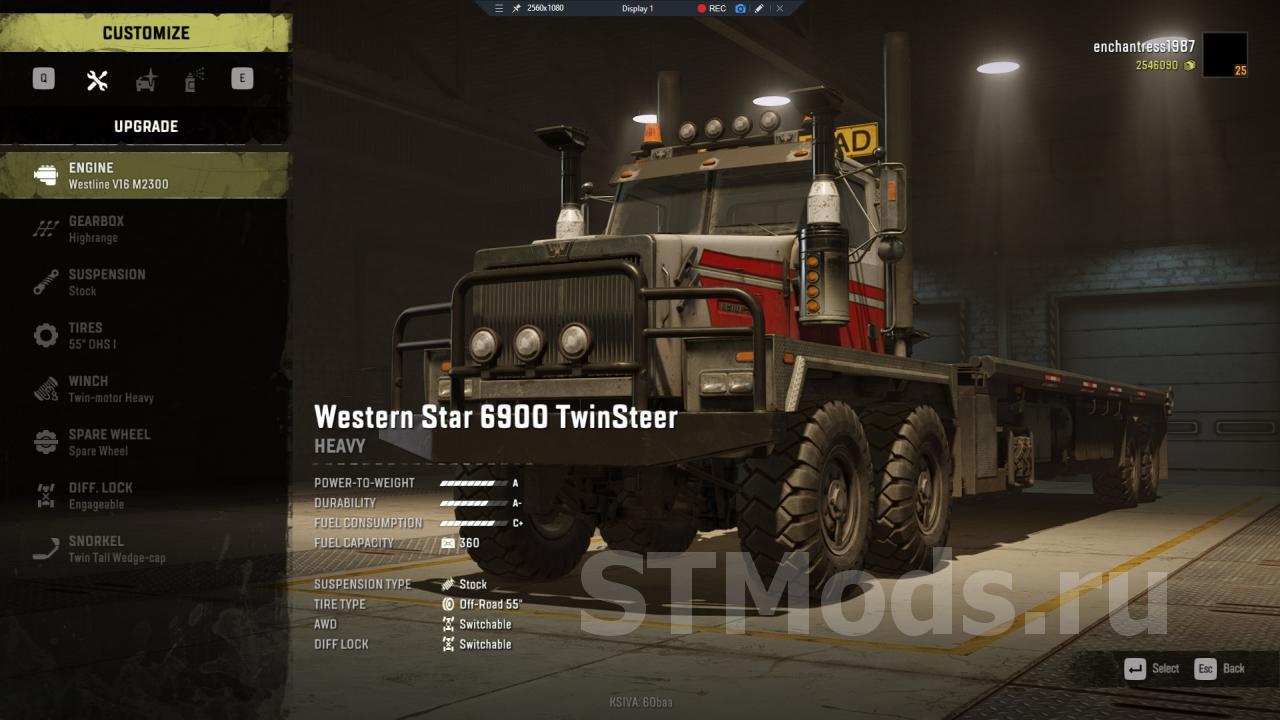The image size is (1280, 720).
Task: Select the Engine upgrade entry
Action: pyautogui.click(x=145, y=175)
